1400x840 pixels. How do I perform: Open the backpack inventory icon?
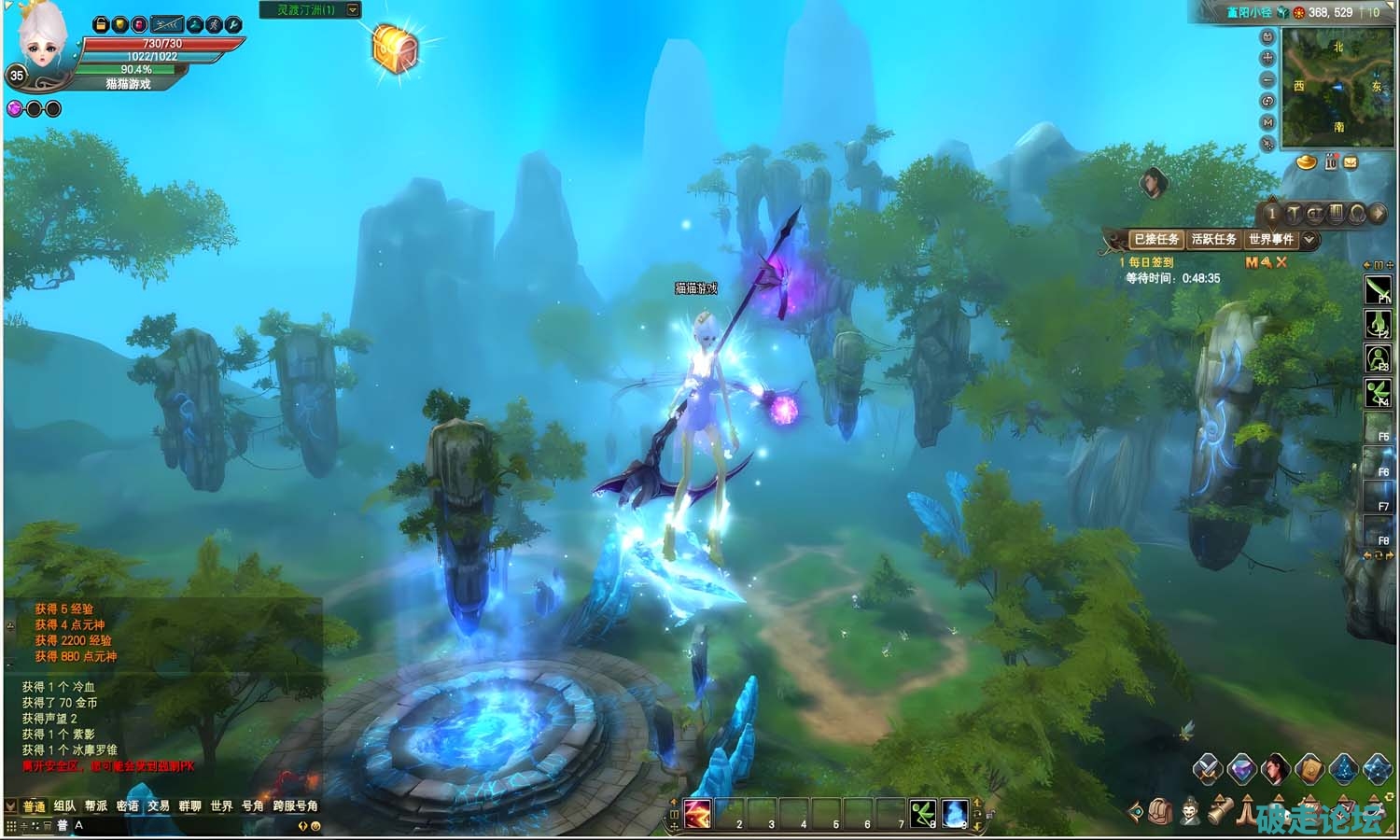(x=1160, y=811)
